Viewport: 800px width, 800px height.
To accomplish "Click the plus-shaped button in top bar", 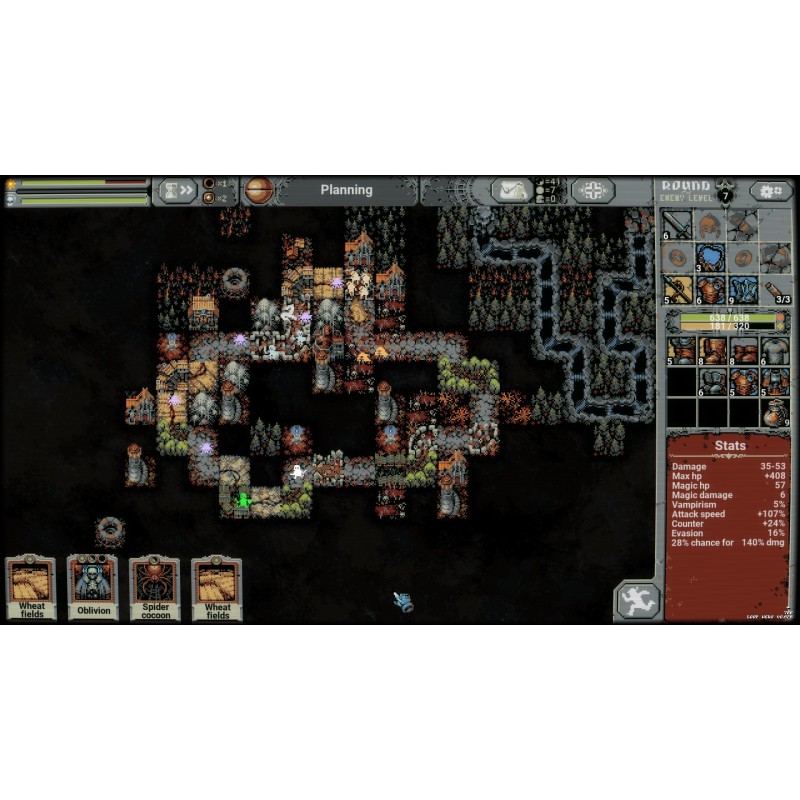I will pos(592,190).
